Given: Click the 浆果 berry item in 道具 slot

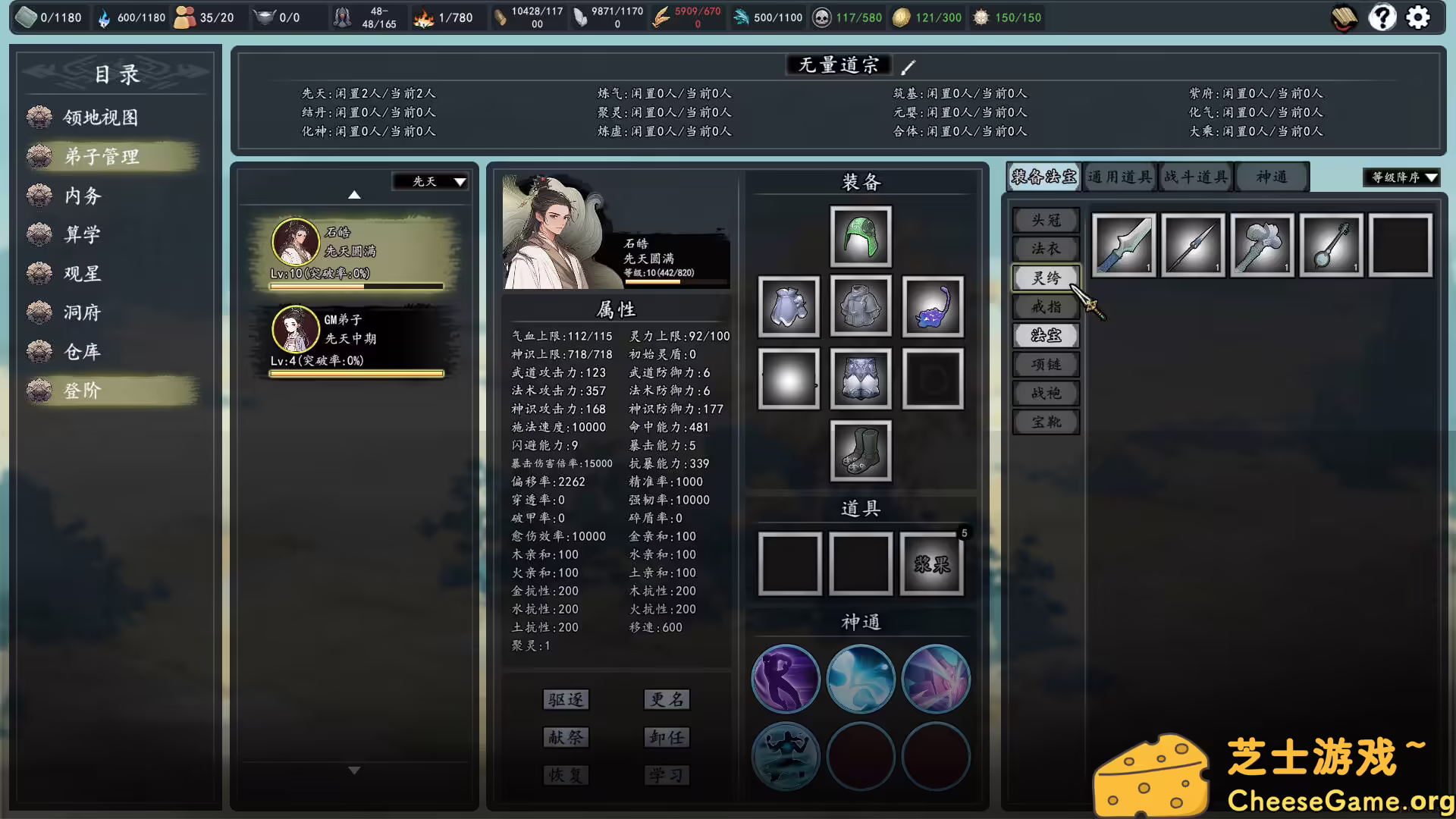Looking at the screenshot, I should [931, 564].
